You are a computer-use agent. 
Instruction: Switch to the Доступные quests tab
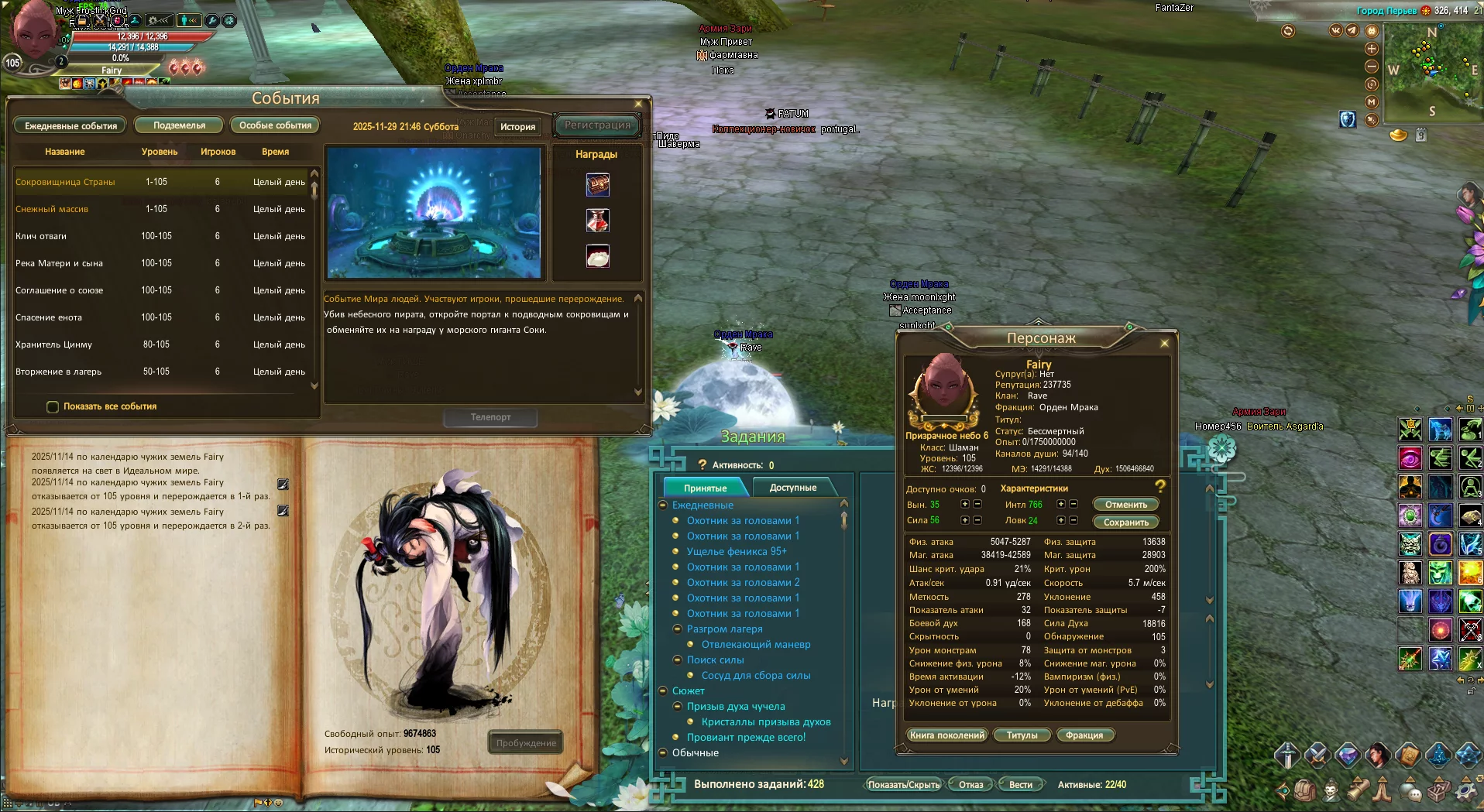792,488
